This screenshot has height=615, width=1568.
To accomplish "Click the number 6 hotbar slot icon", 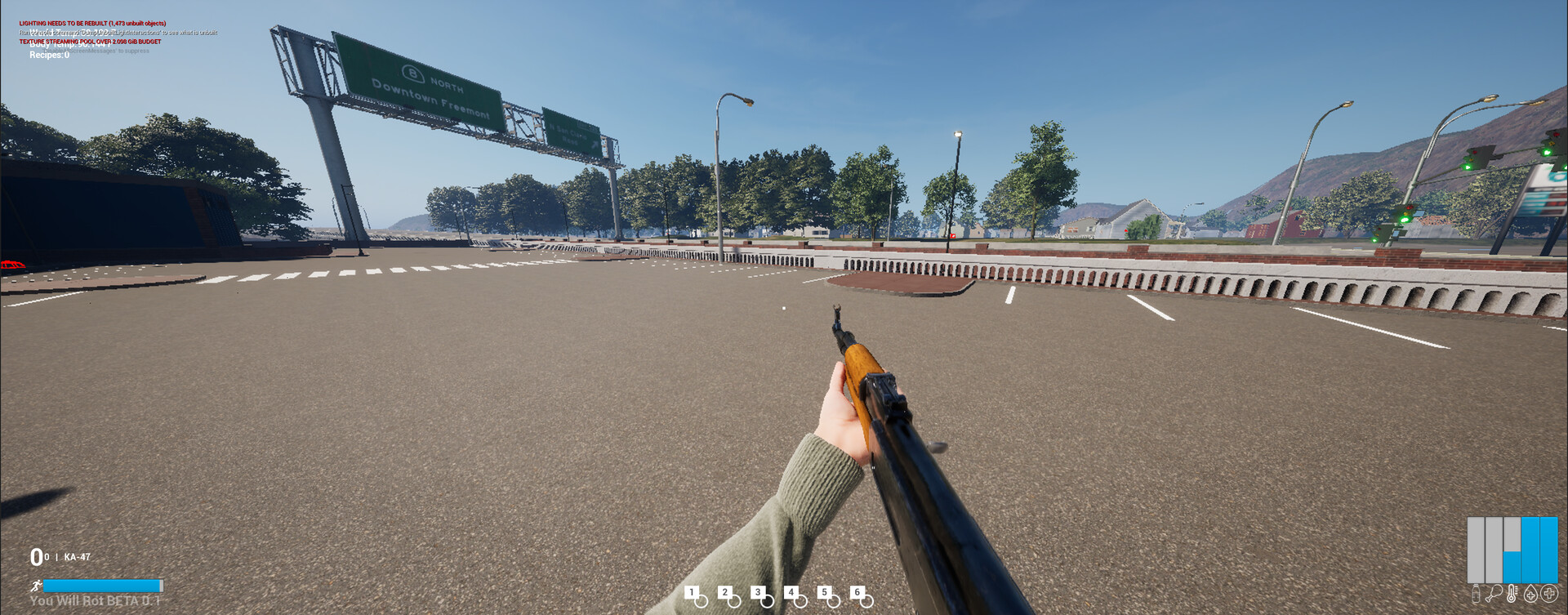I will point(857,593).
